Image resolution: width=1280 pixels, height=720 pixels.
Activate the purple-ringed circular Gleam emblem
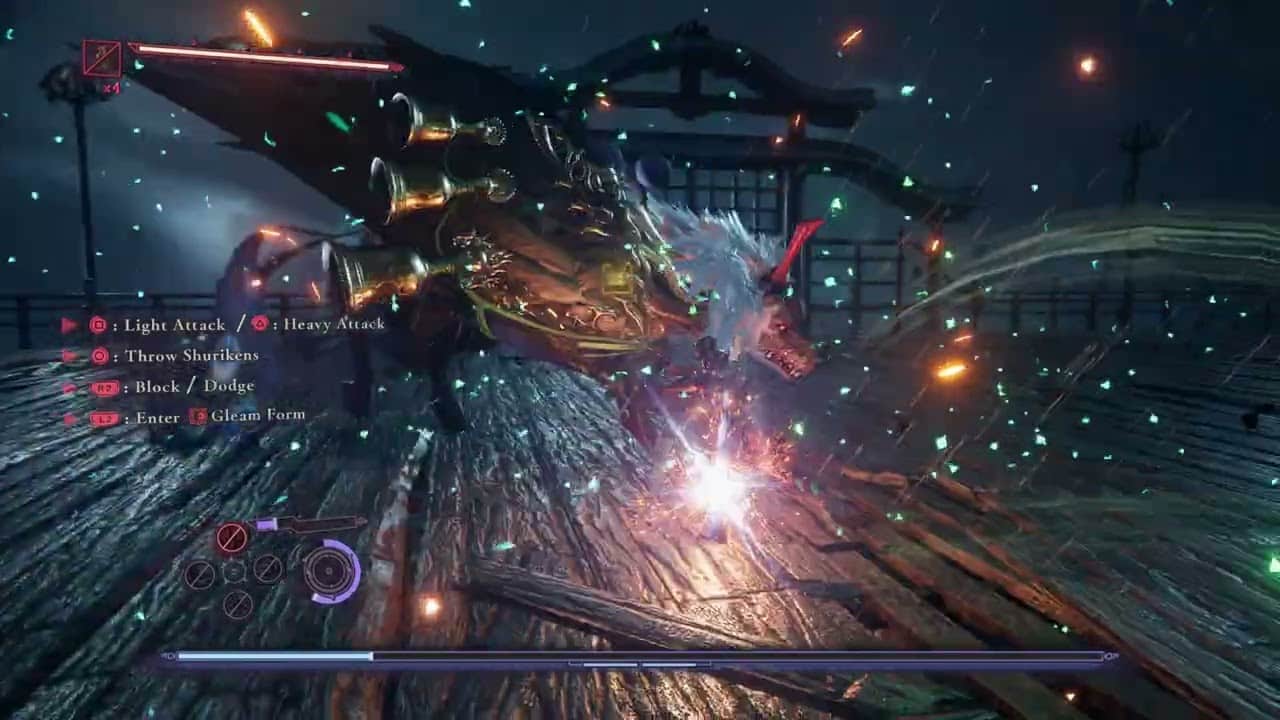pos(329,571)
